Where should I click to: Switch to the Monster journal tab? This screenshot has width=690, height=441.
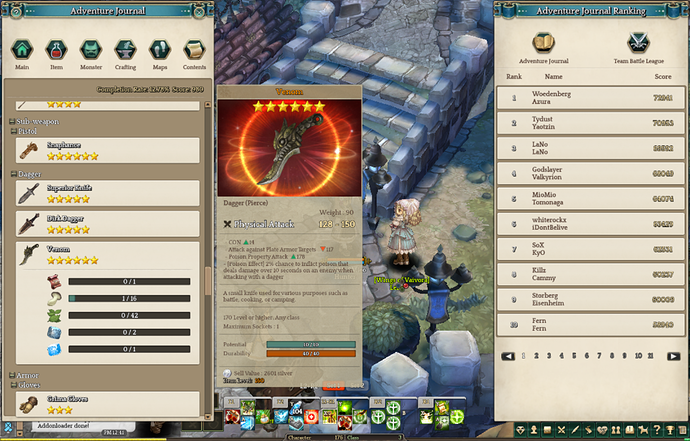(90, 52)
